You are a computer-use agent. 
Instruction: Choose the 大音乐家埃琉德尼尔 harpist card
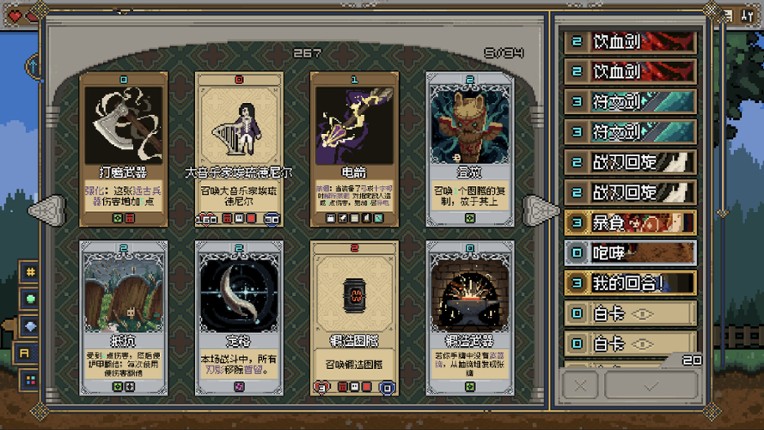pyautogui.click(x=239, y=149)
